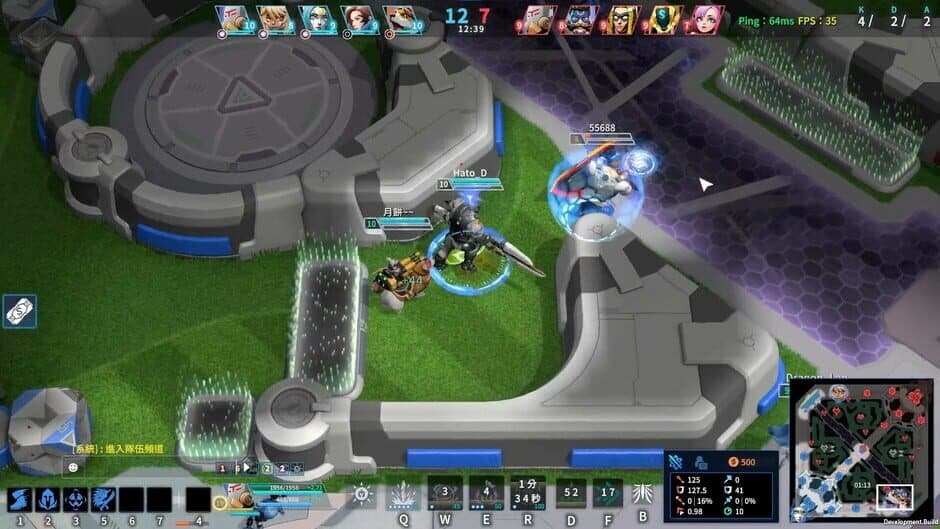Viewport: 940px width, 529px height.
Task: Use the D summoner spell
Action: coord(571,492)
